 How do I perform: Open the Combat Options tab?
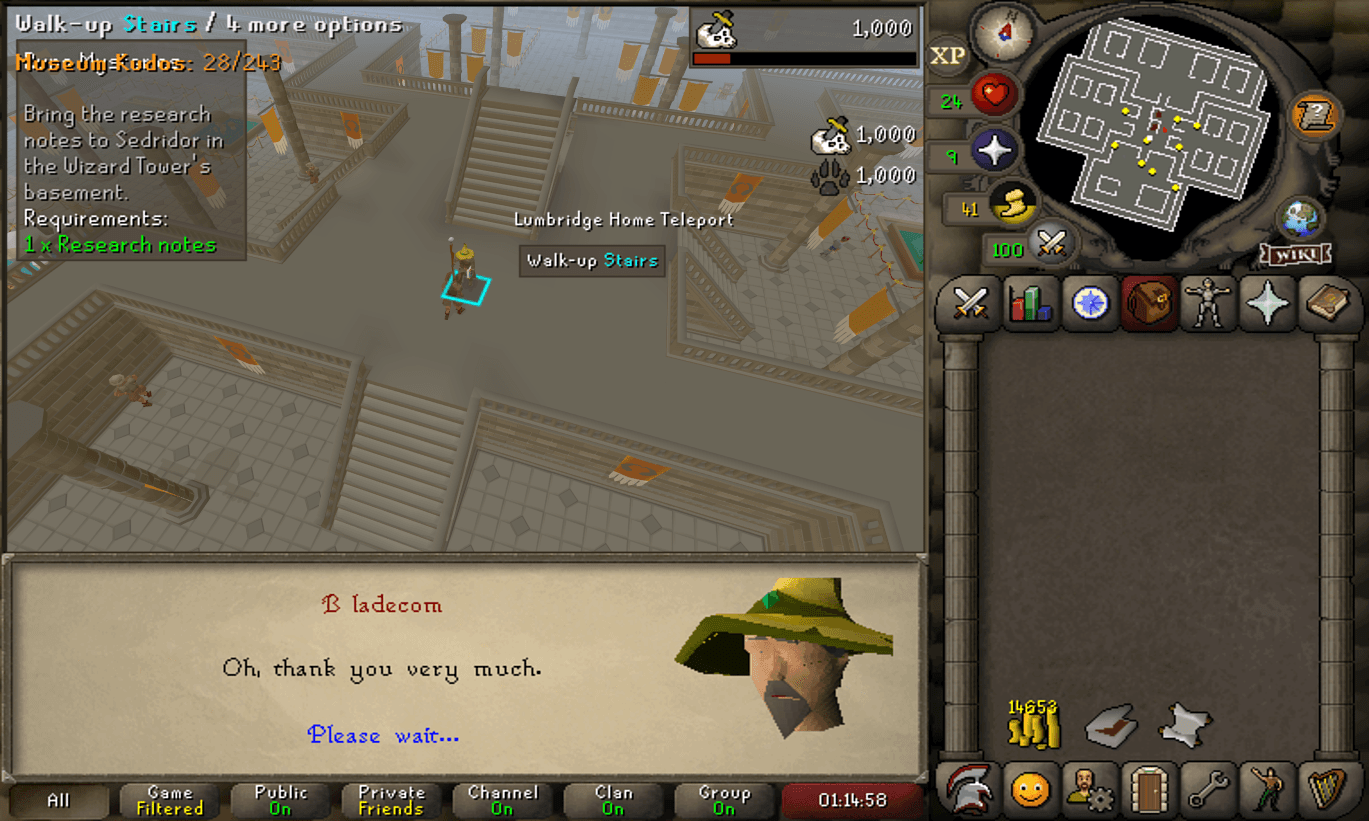tap(970, 303)
